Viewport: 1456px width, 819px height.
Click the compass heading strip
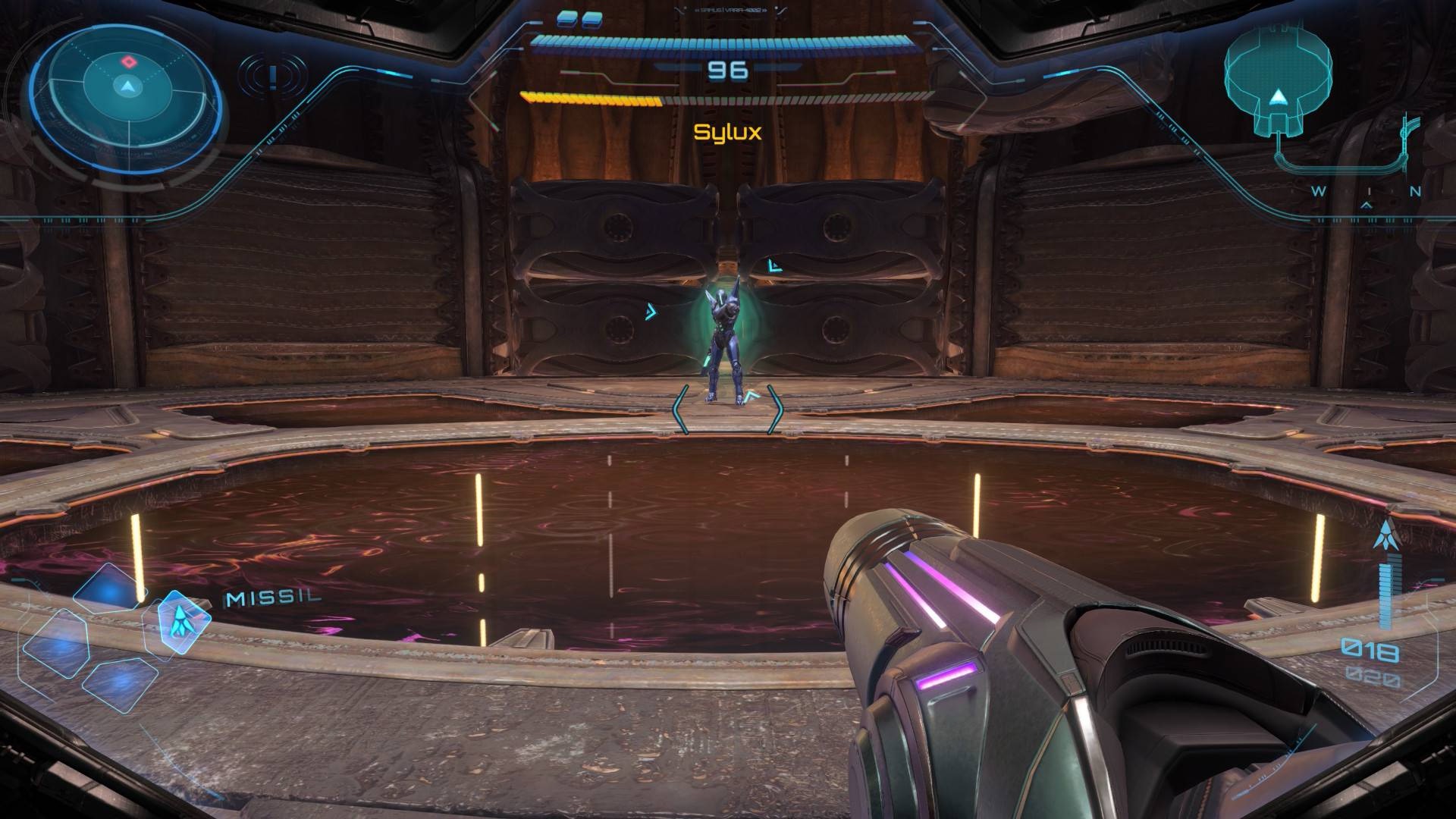tap(1366, 193)
